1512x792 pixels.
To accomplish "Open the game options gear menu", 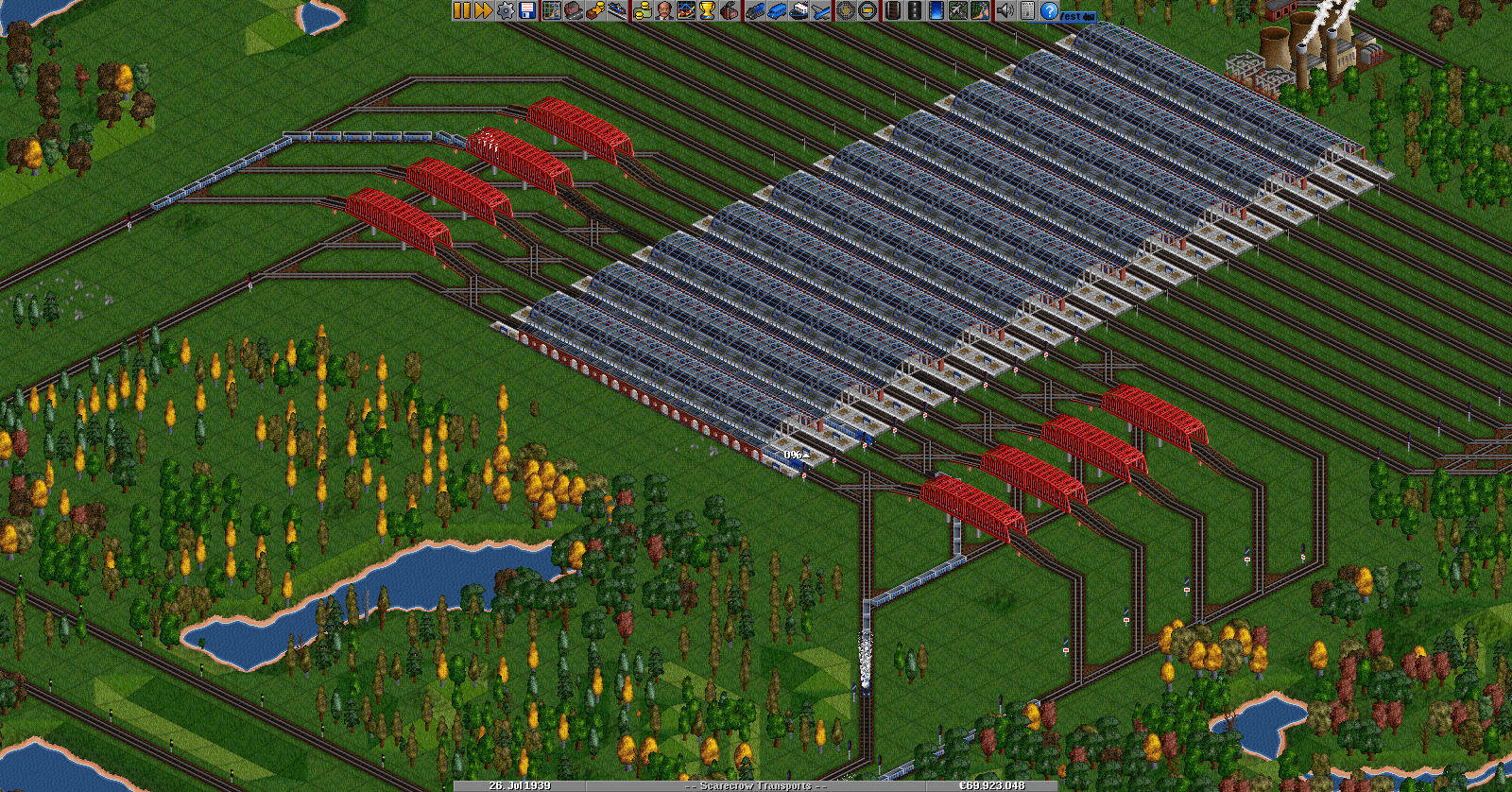I will [x=506, y=10].
